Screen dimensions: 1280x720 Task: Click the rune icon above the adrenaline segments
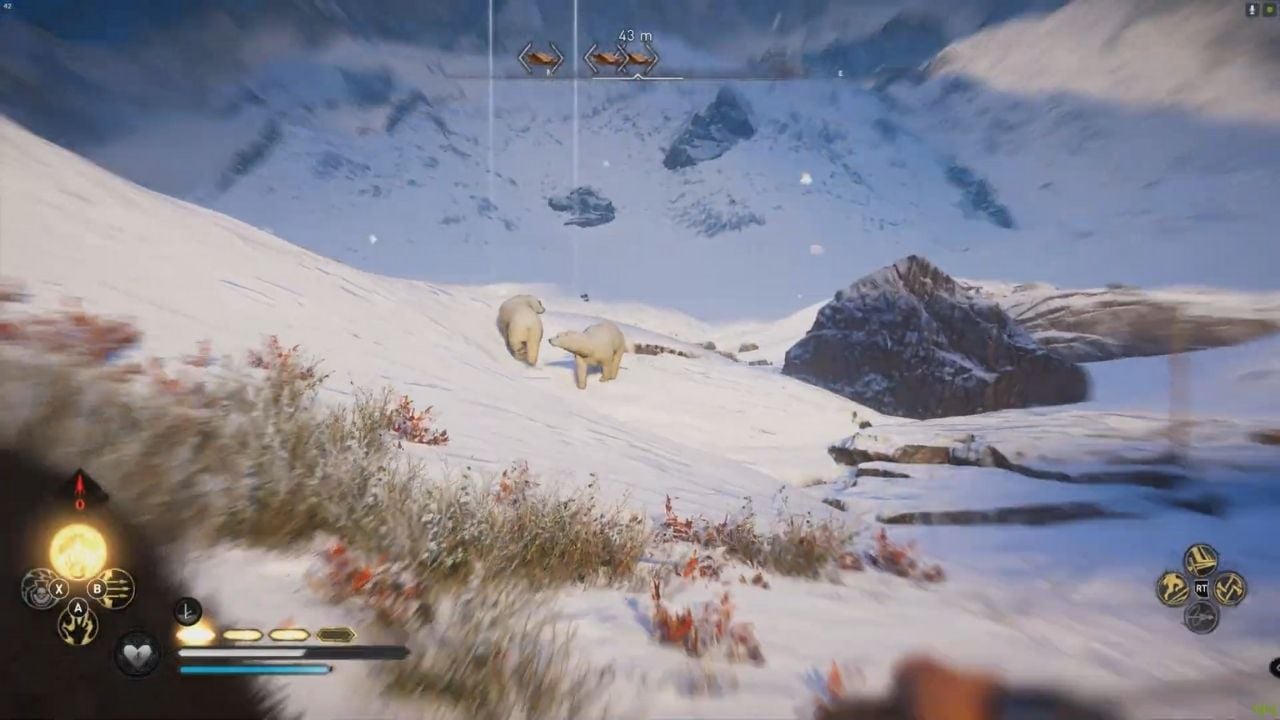tap(187, 610)
